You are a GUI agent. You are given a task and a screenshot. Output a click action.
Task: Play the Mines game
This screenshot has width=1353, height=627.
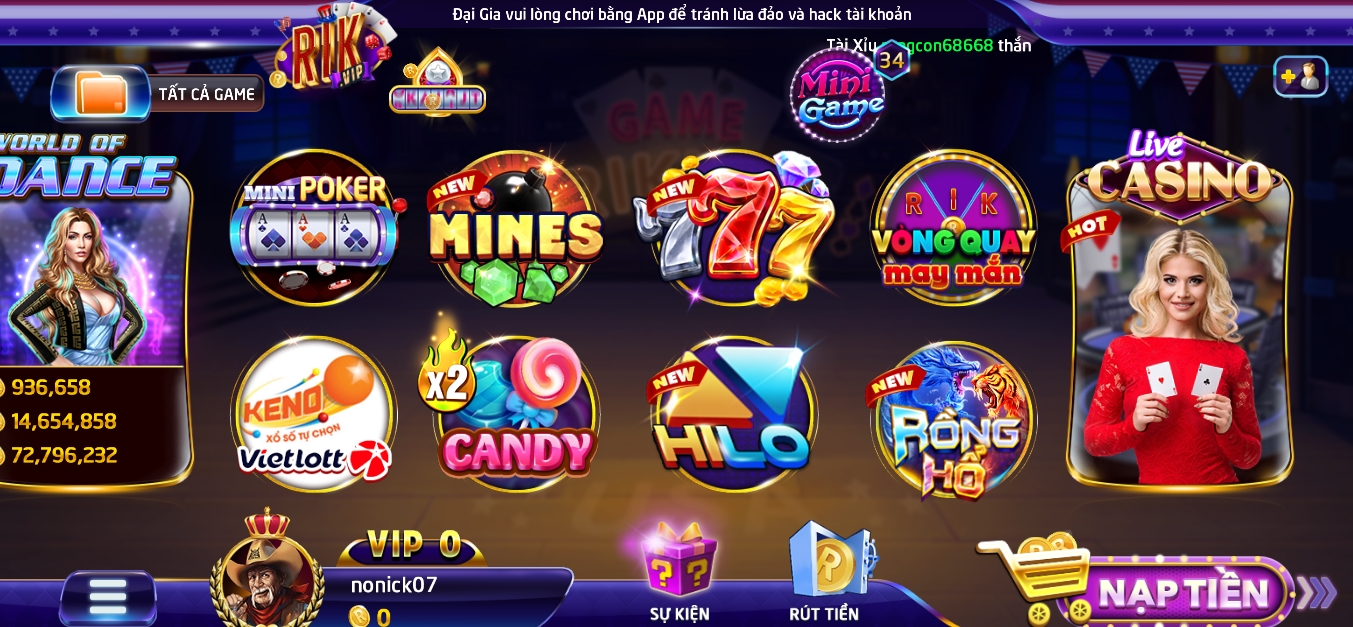pos(515,229)
